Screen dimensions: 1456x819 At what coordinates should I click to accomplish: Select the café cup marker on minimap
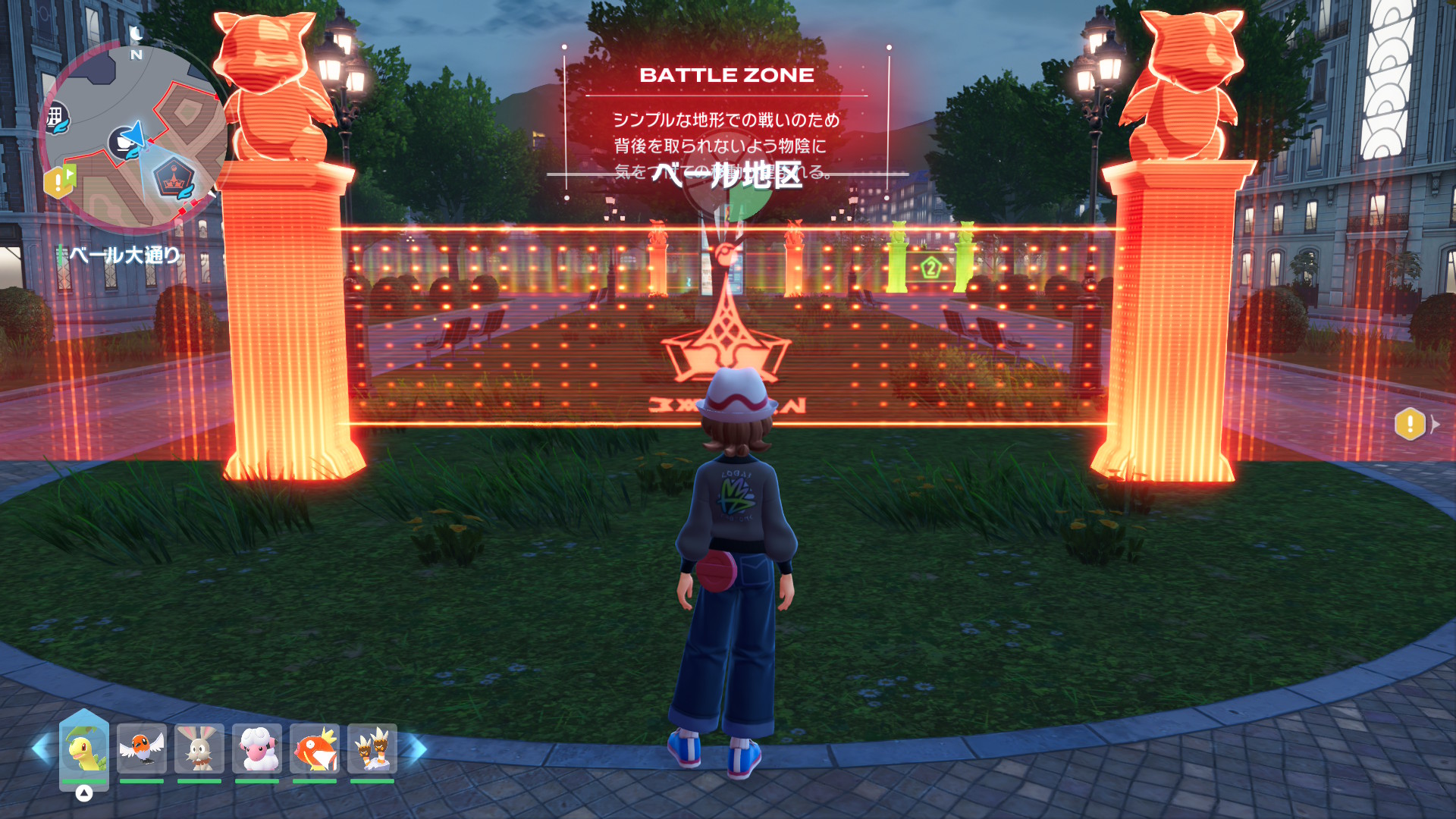122,142
